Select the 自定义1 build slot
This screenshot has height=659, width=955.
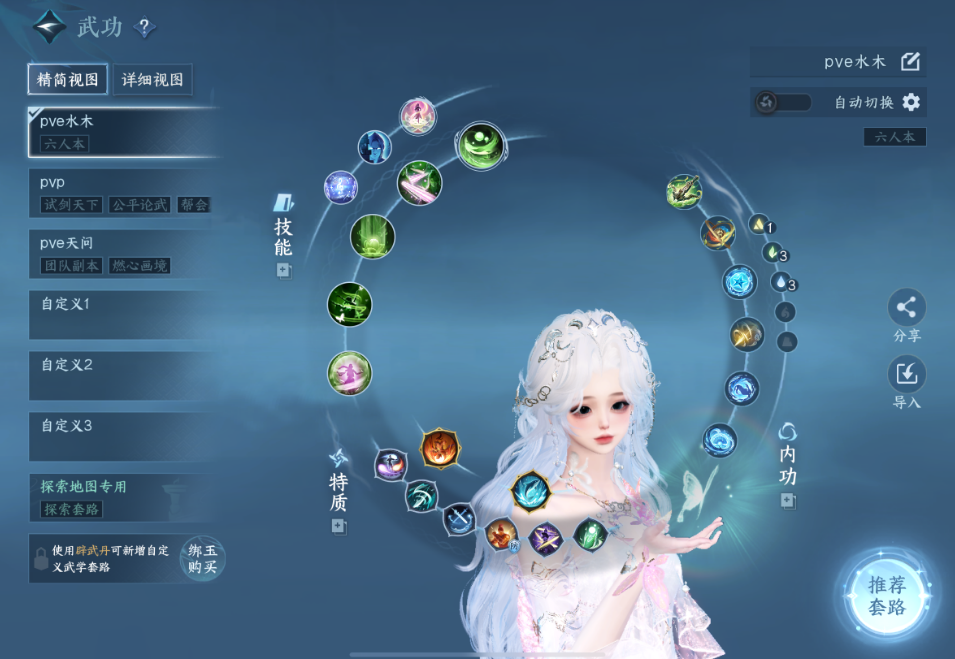pyautogui.click(x=122, y=314)
